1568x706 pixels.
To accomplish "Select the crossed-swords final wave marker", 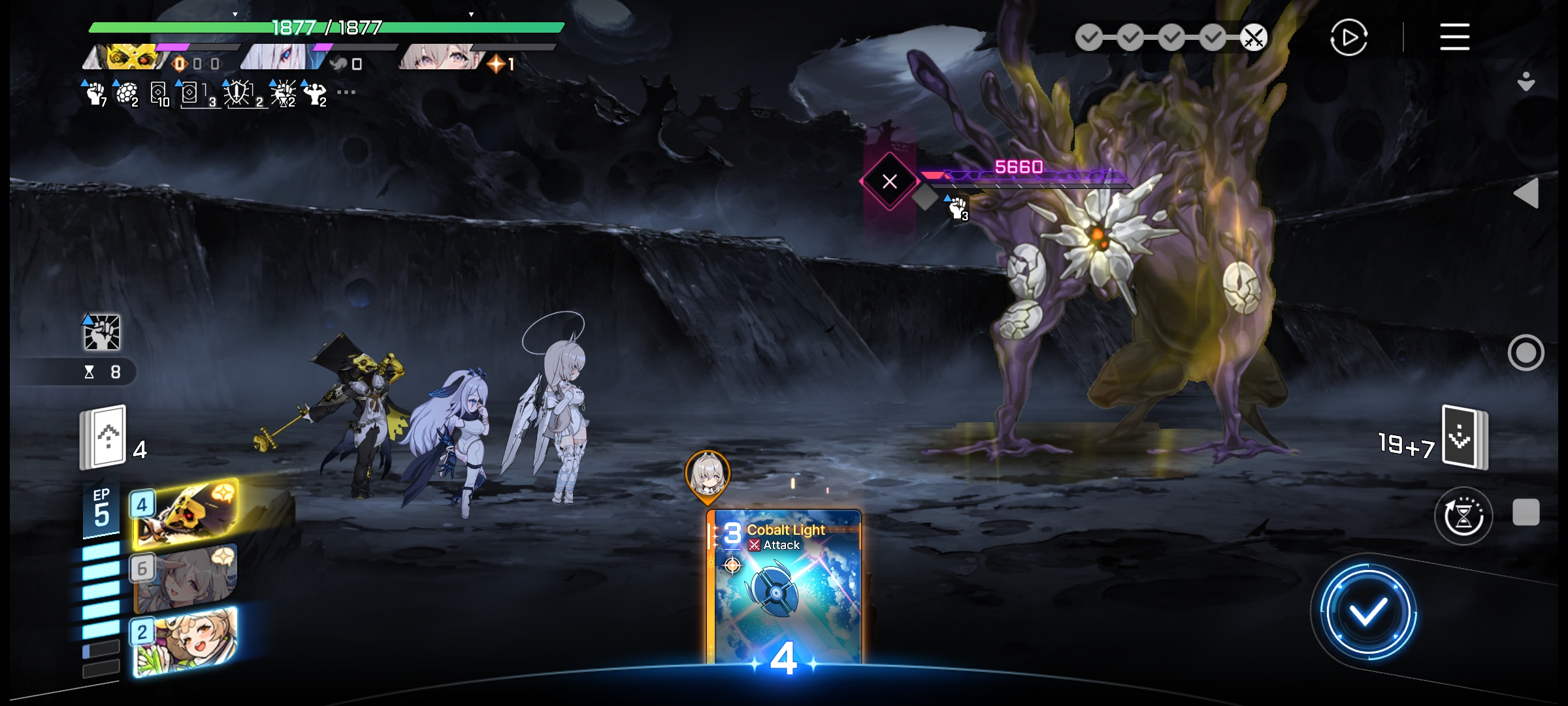I will tap(1254, 37).
